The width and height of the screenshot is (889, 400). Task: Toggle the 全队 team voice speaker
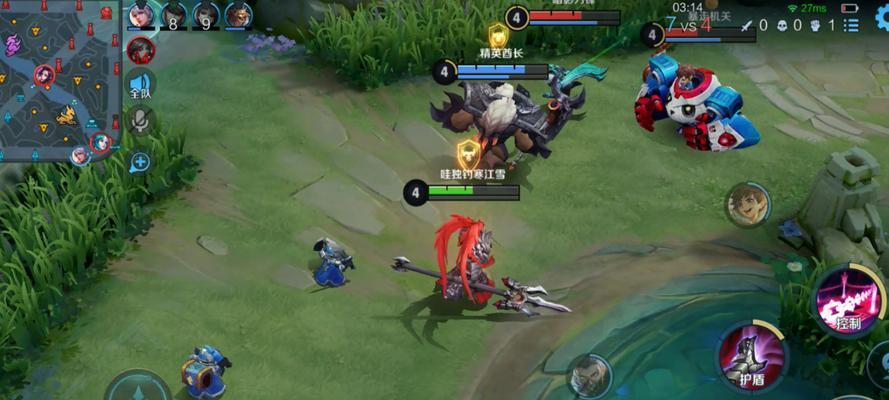pos(141,86)
